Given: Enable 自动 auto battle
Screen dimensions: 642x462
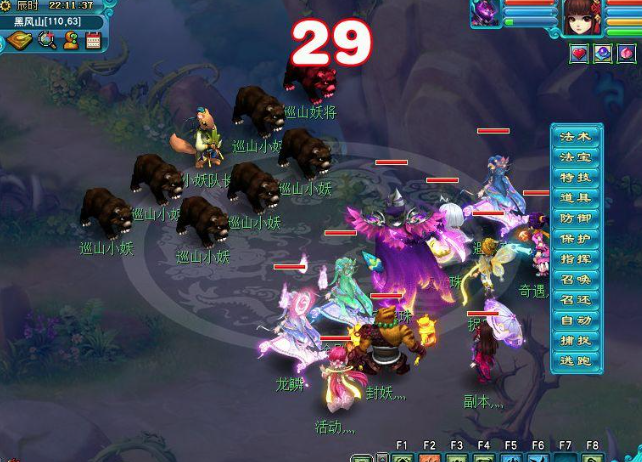Looking at the screenshot, I should (578, 321).
